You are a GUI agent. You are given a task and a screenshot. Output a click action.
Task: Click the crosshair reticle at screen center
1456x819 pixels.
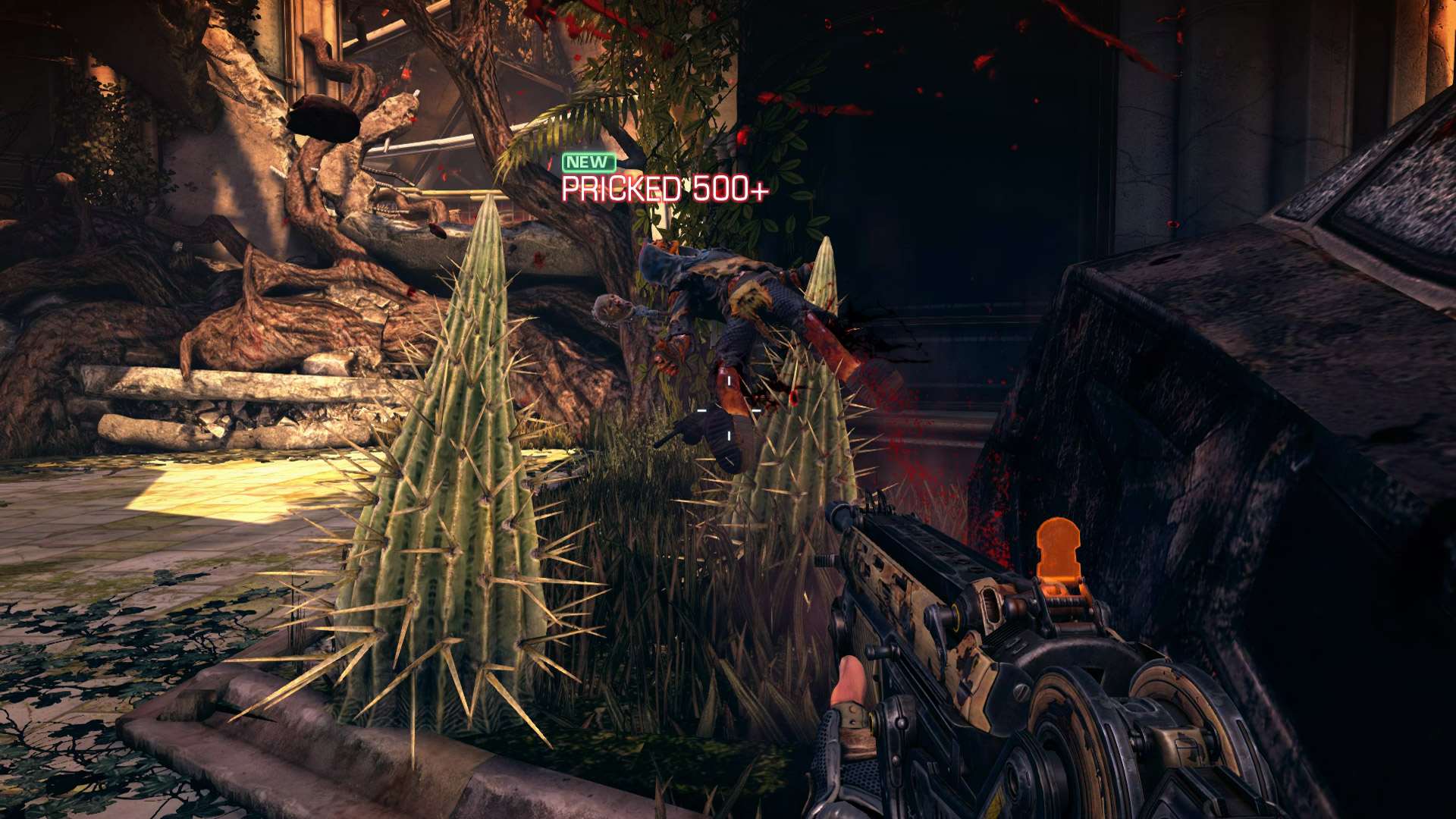(x=728, y=409)
